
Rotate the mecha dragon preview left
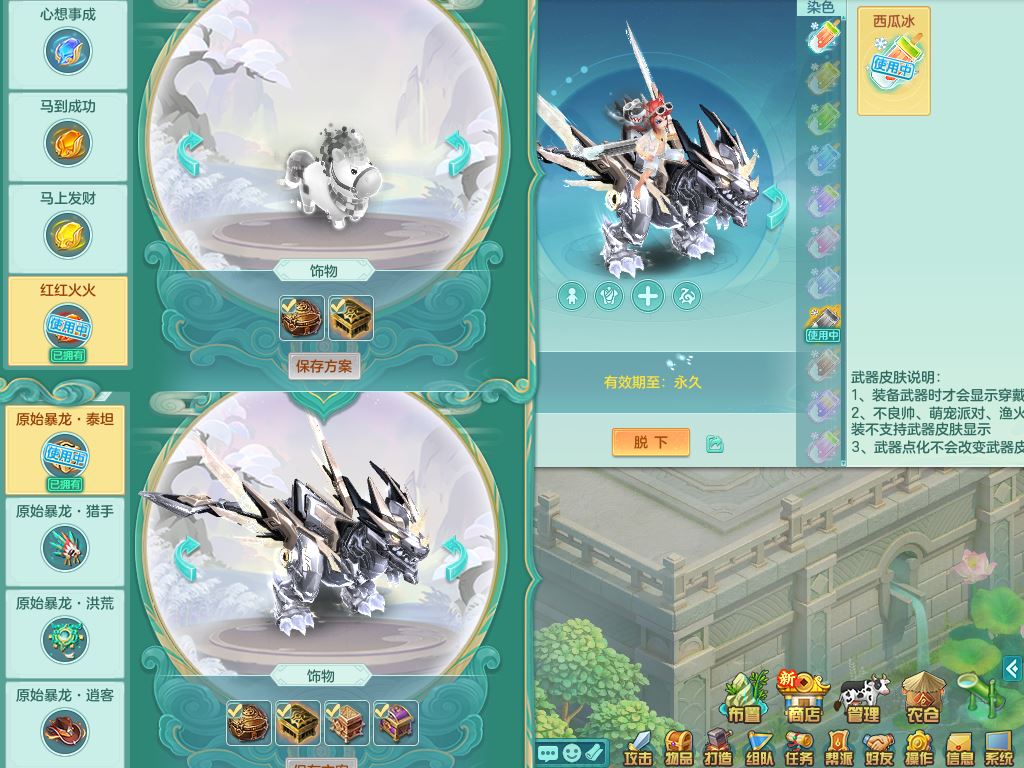186,558
